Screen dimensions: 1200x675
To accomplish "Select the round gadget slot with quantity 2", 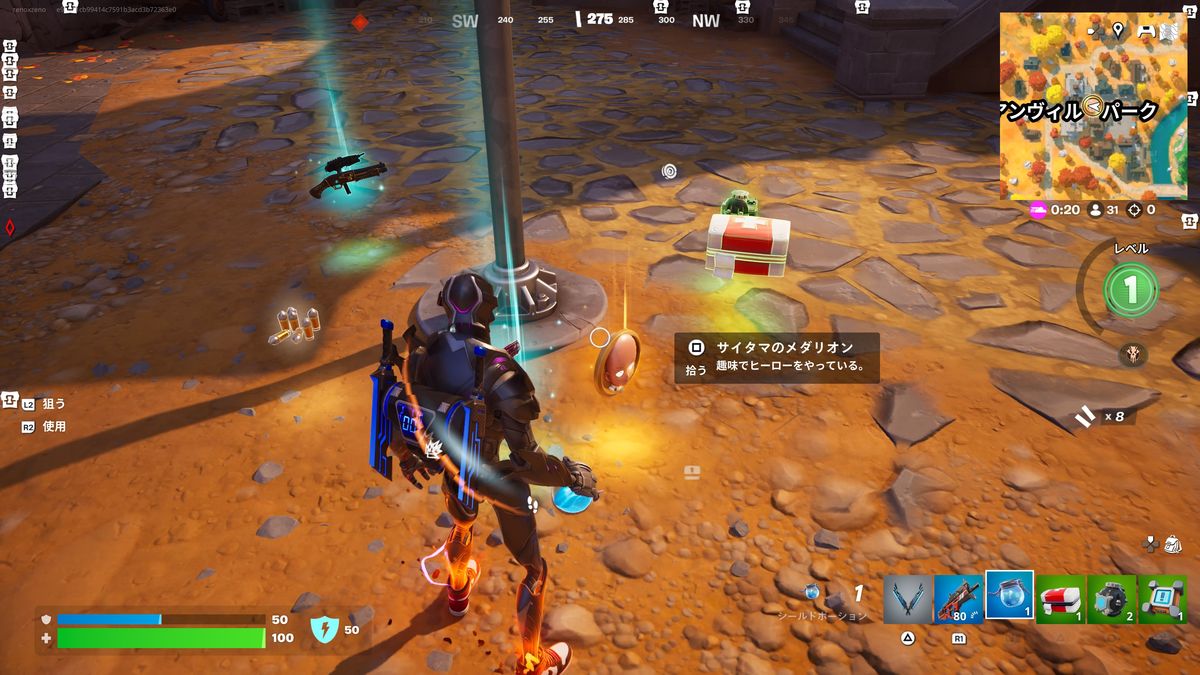I will coord(1112,600).
